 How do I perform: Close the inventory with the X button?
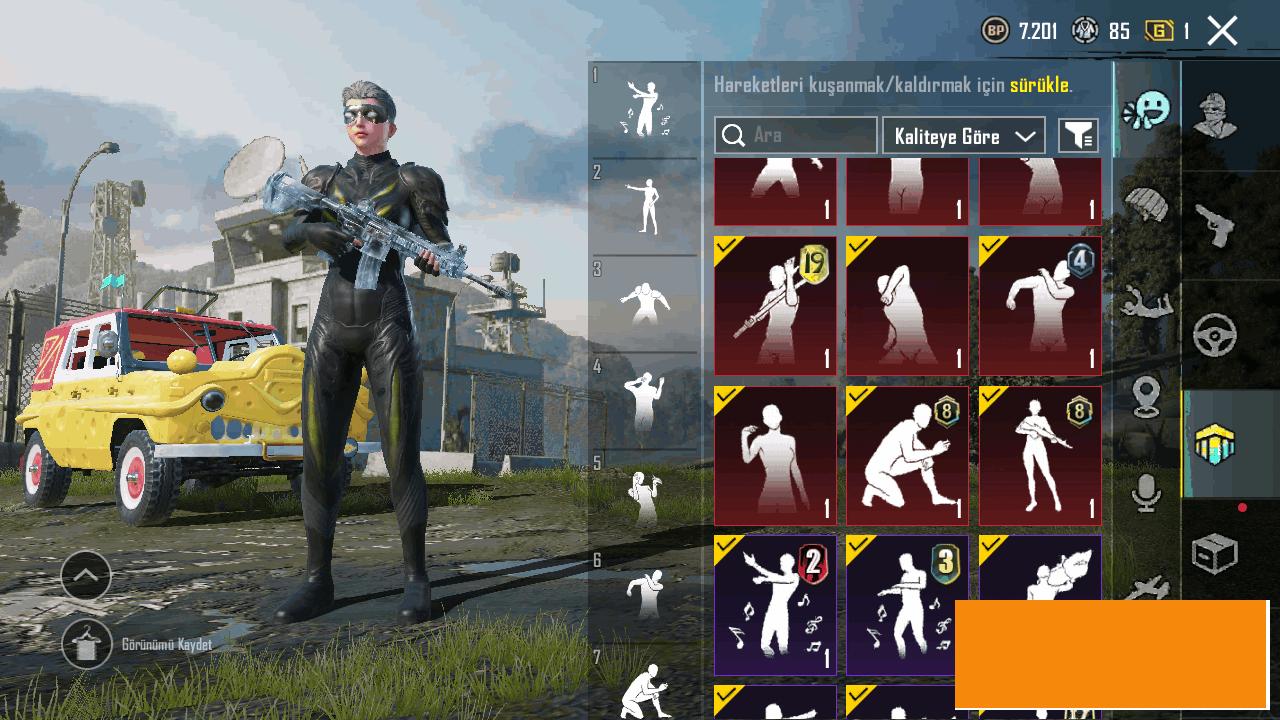[x=1222, y=31]
